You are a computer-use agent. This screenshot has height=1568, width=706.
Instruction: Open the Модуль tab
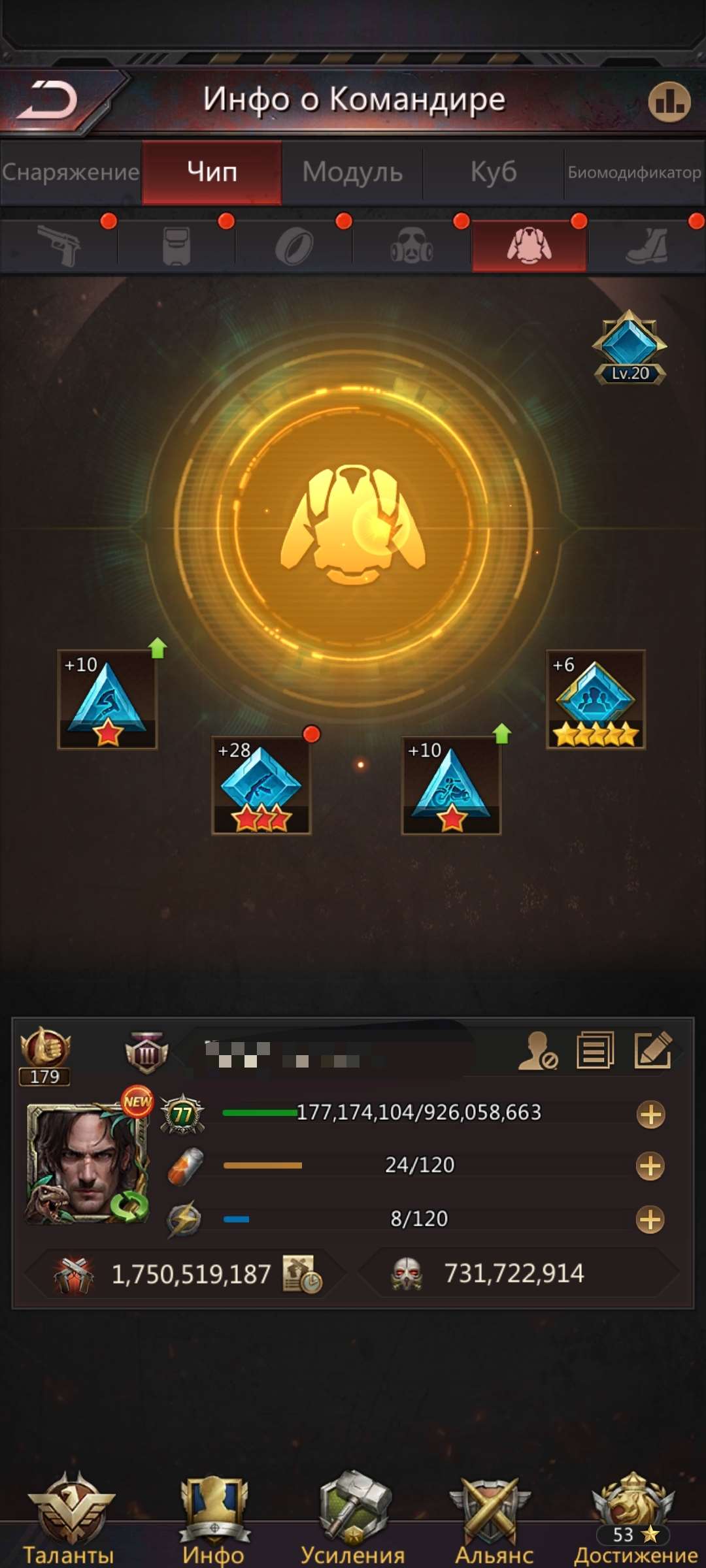pos(352,172)
